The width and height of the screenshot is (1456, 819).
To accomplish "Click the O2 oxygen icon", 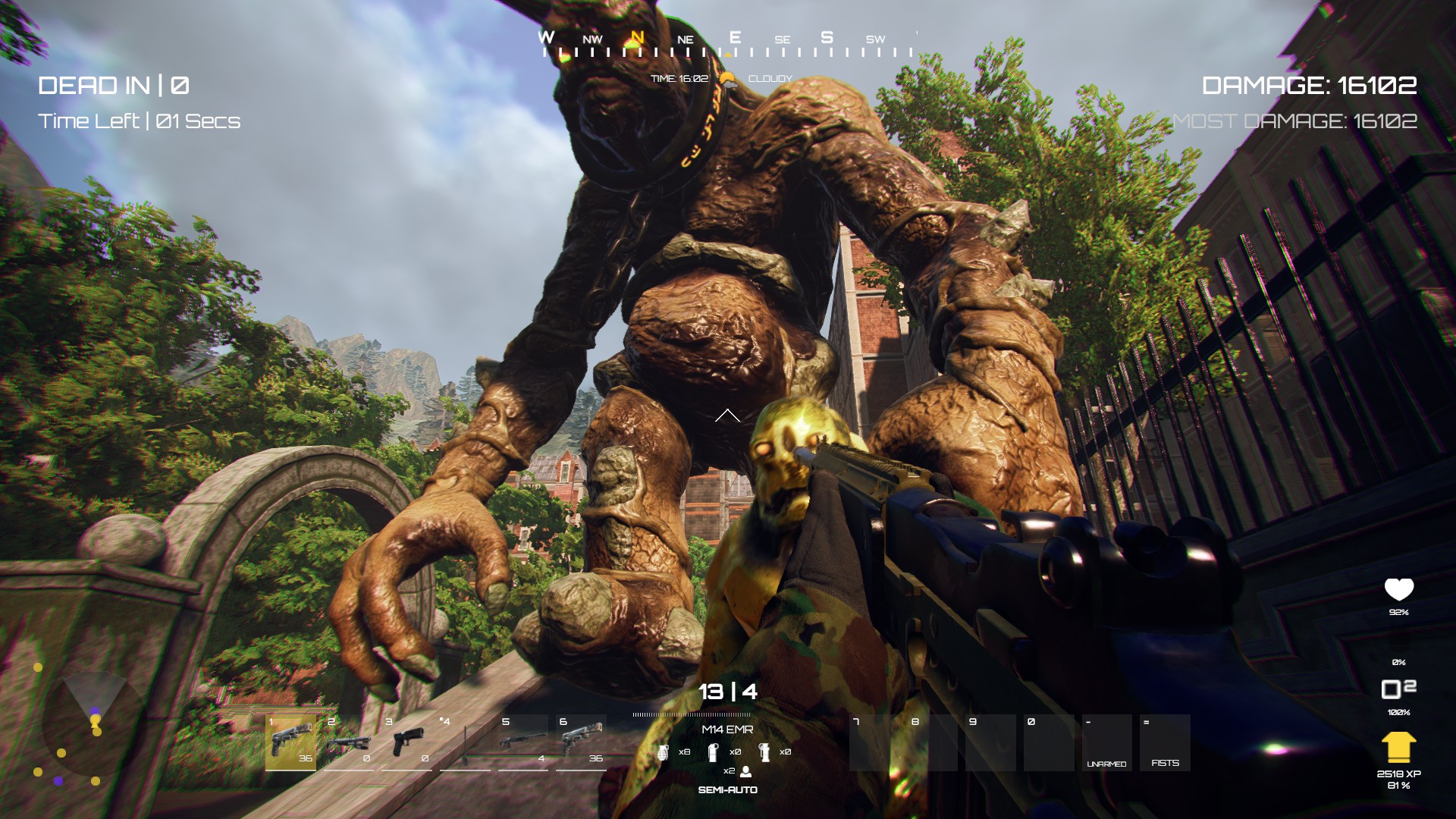I will (1398, 689).
